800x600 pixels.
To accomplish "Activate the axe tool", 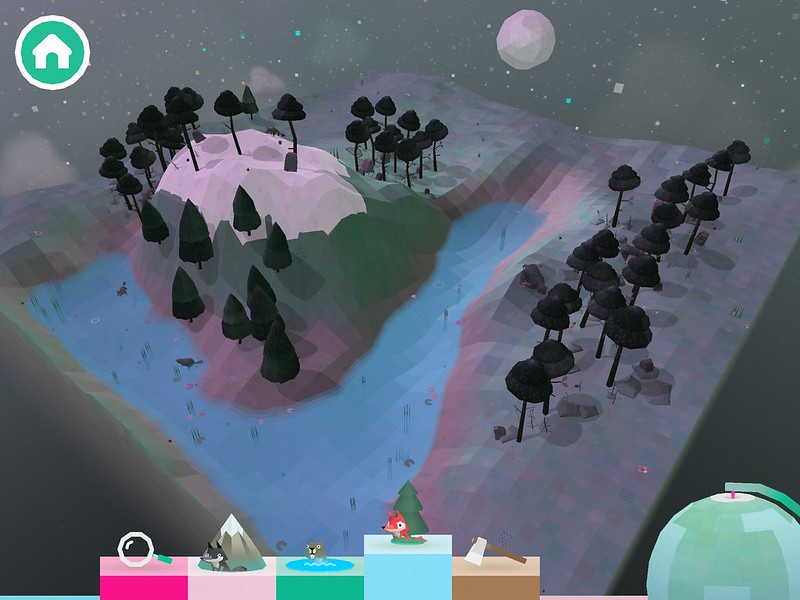I will click(x=495, y=560).
